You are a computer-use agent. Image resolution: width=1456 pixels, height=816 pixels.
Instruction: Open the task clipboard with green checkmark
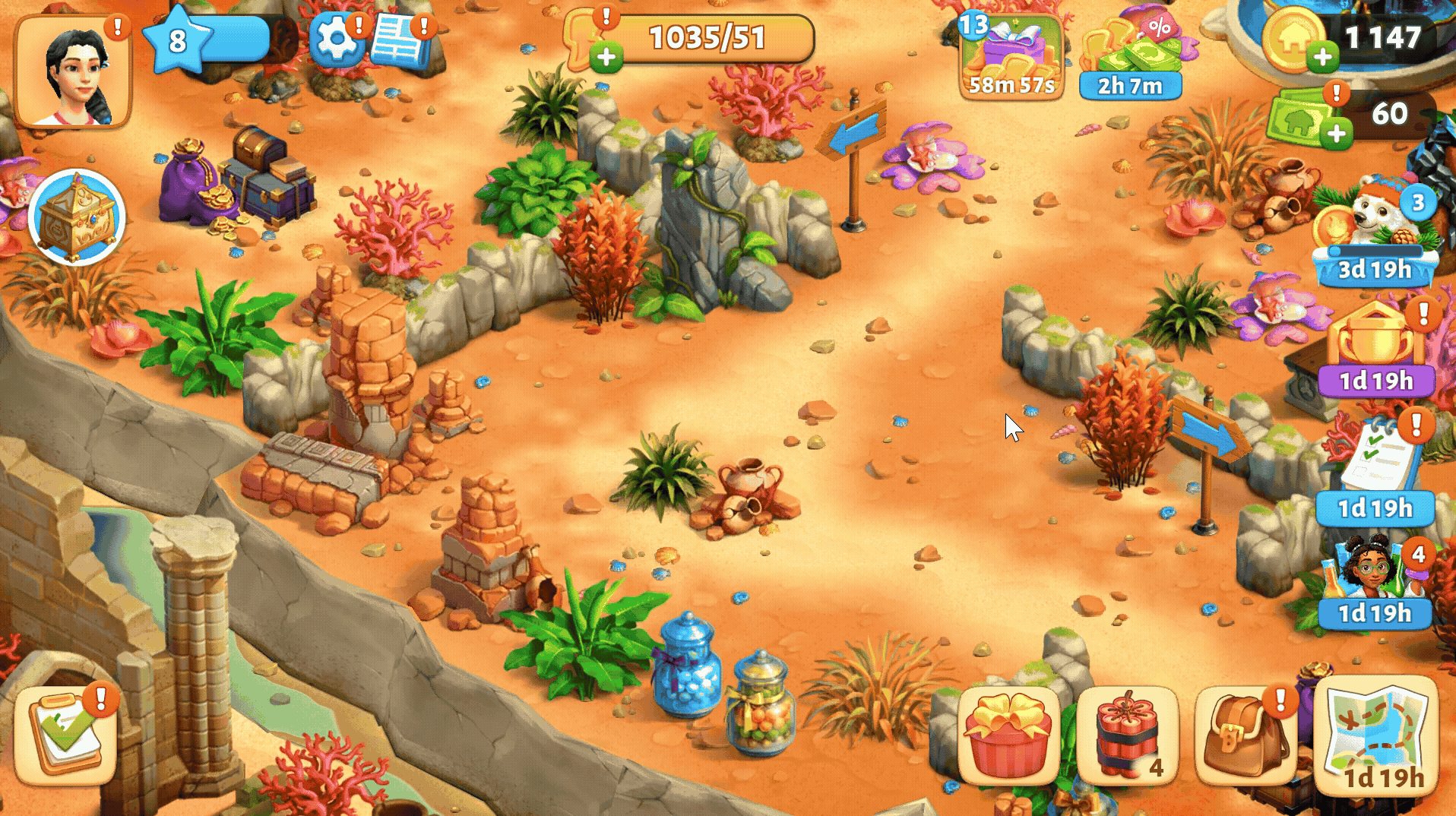tap(66, 734)
